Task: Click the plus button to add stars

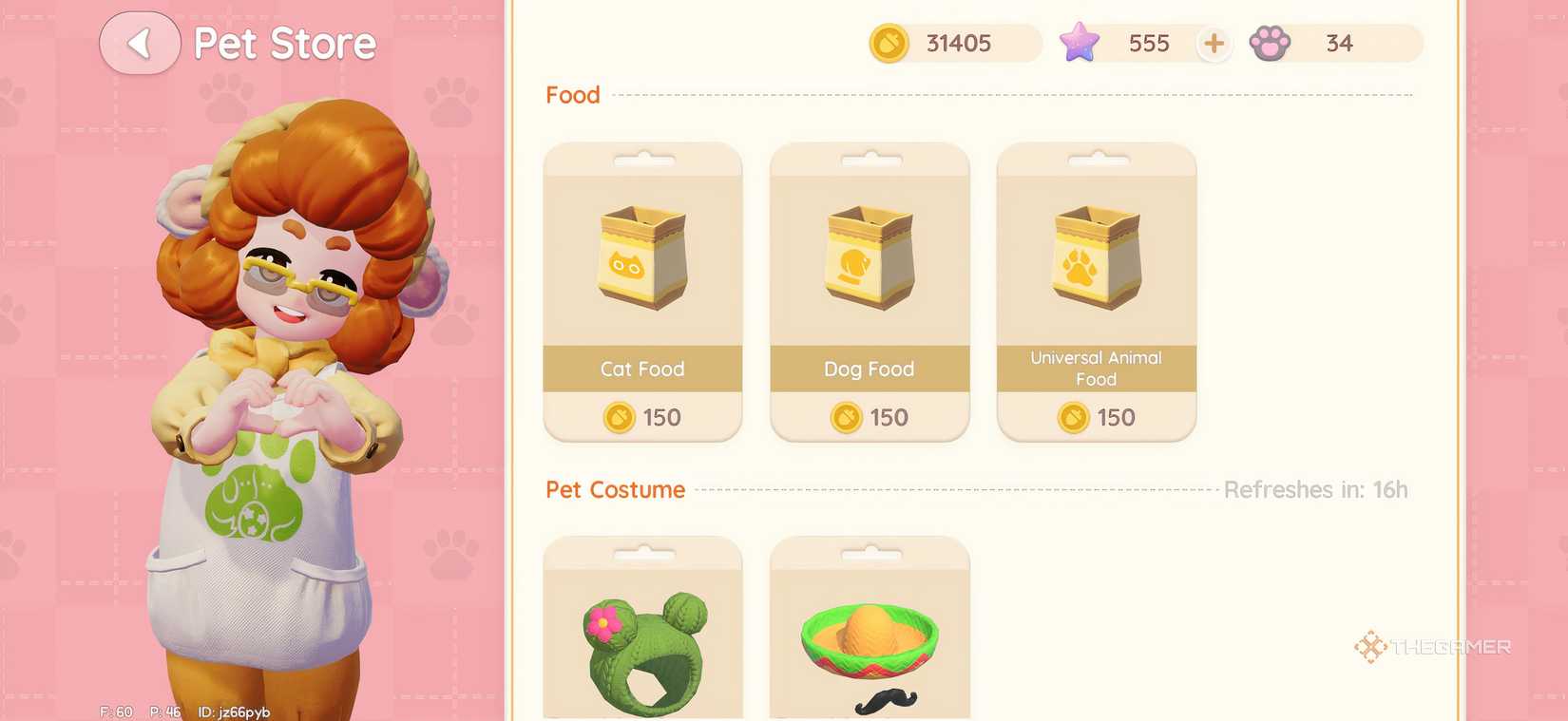Action: [1214, 43]
